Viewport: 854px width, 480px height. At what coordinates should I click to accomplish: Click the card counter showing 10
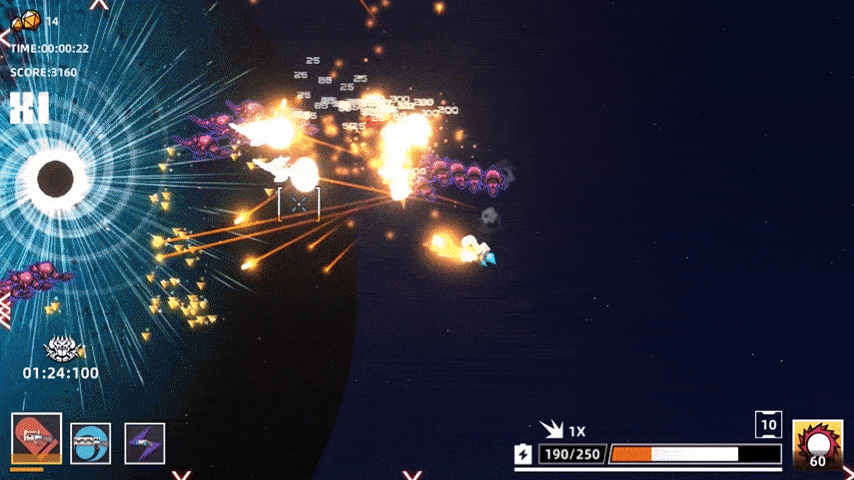pyautogui.click(x=768, y=424)
